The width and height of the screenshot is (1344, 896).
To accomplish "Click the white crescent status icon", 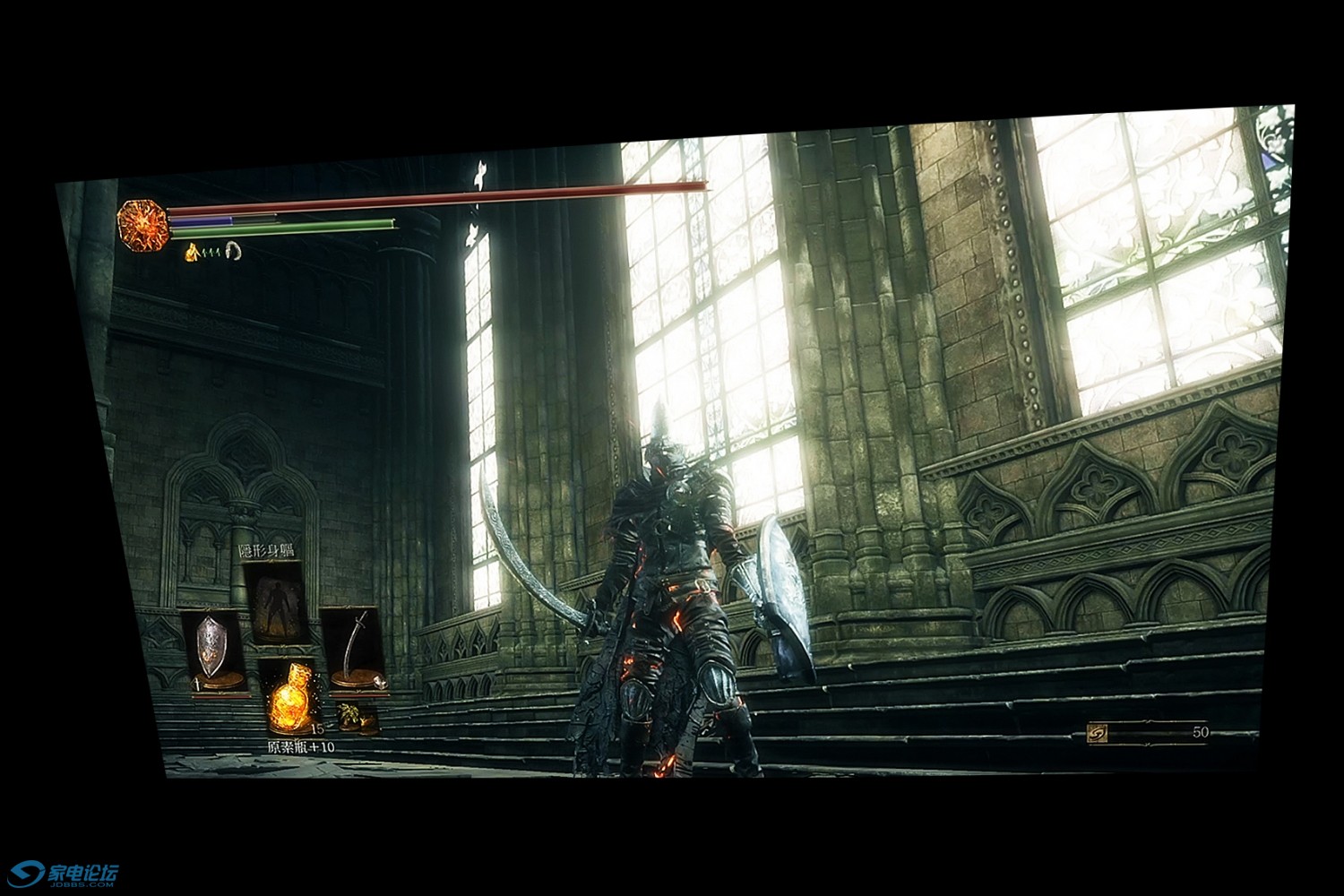I will click(x=234, y=251).
